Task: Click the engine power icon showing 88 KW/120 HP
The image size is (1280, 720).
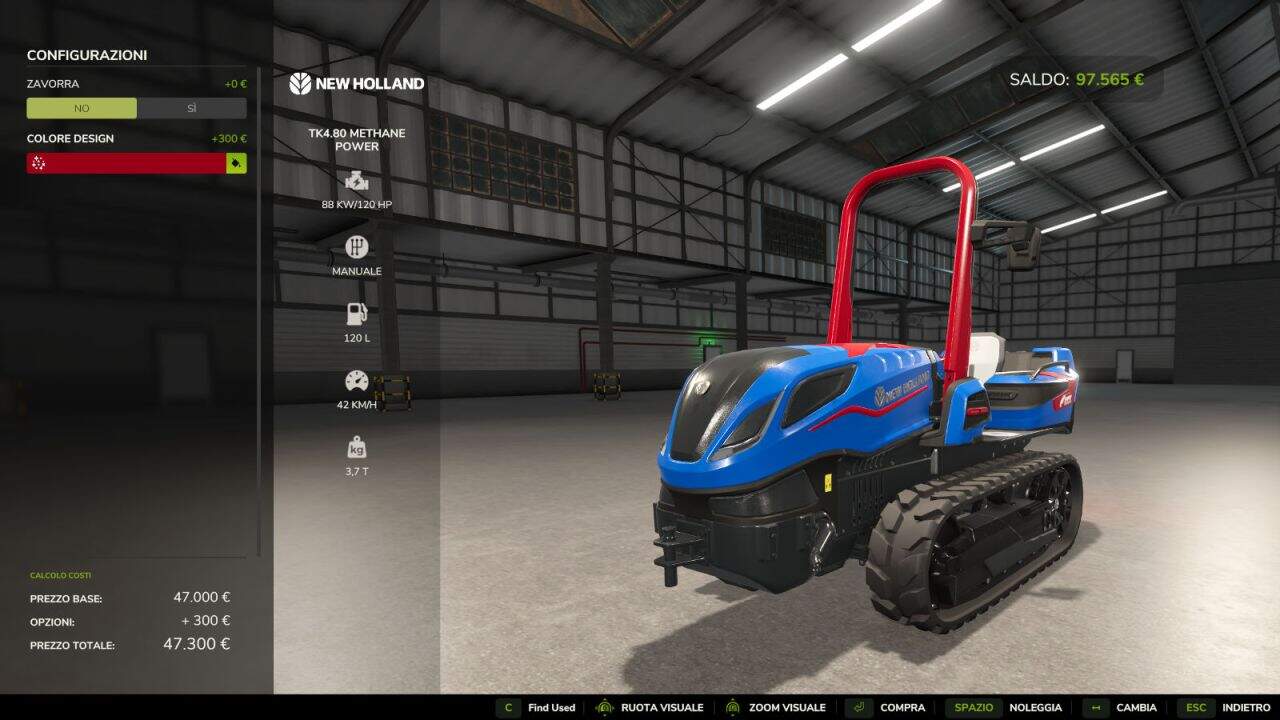Action: pyautogui.click(x=357, y=182)
